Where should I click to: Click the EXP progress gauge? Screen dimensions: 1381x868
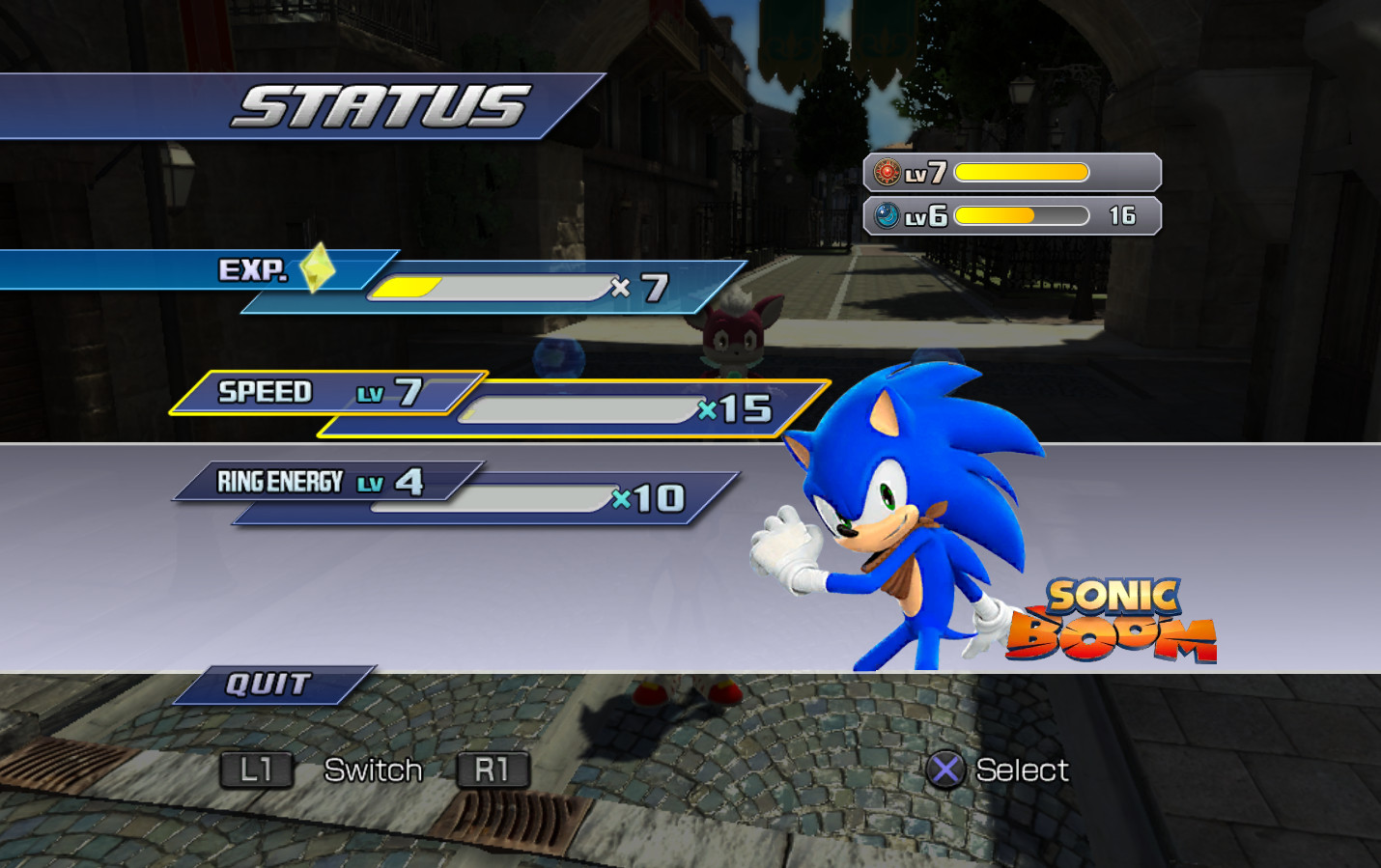click(493, 288)
